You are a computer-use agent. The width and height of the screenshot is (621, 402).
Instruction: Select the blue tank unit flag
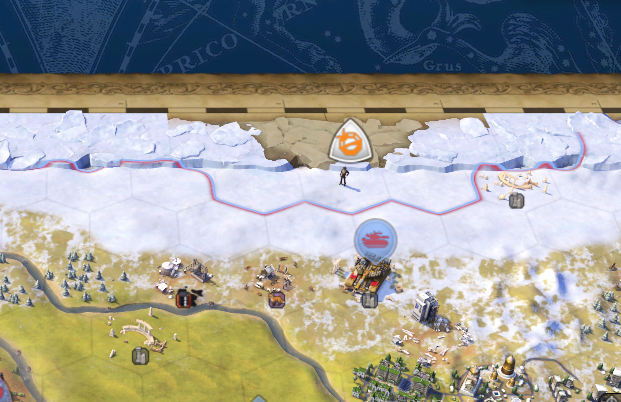tap(375, 239)
